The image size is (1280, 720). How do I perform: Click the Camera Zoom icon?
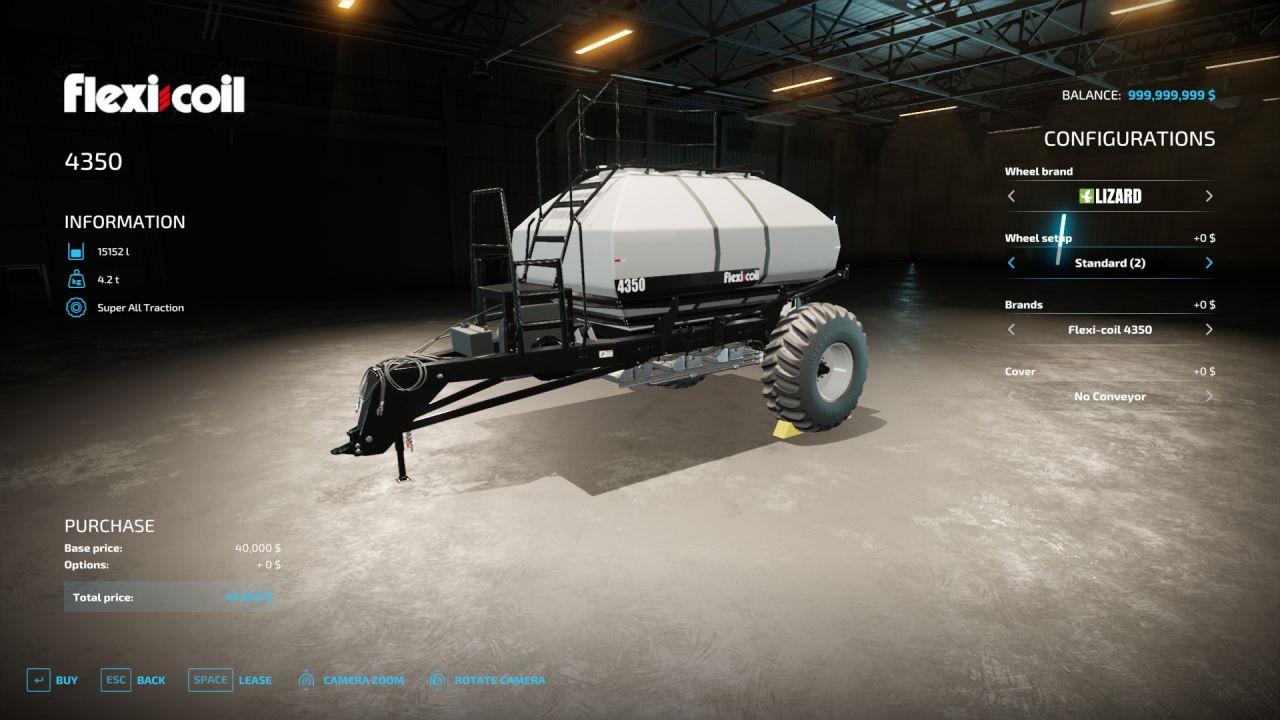point(305,680)
